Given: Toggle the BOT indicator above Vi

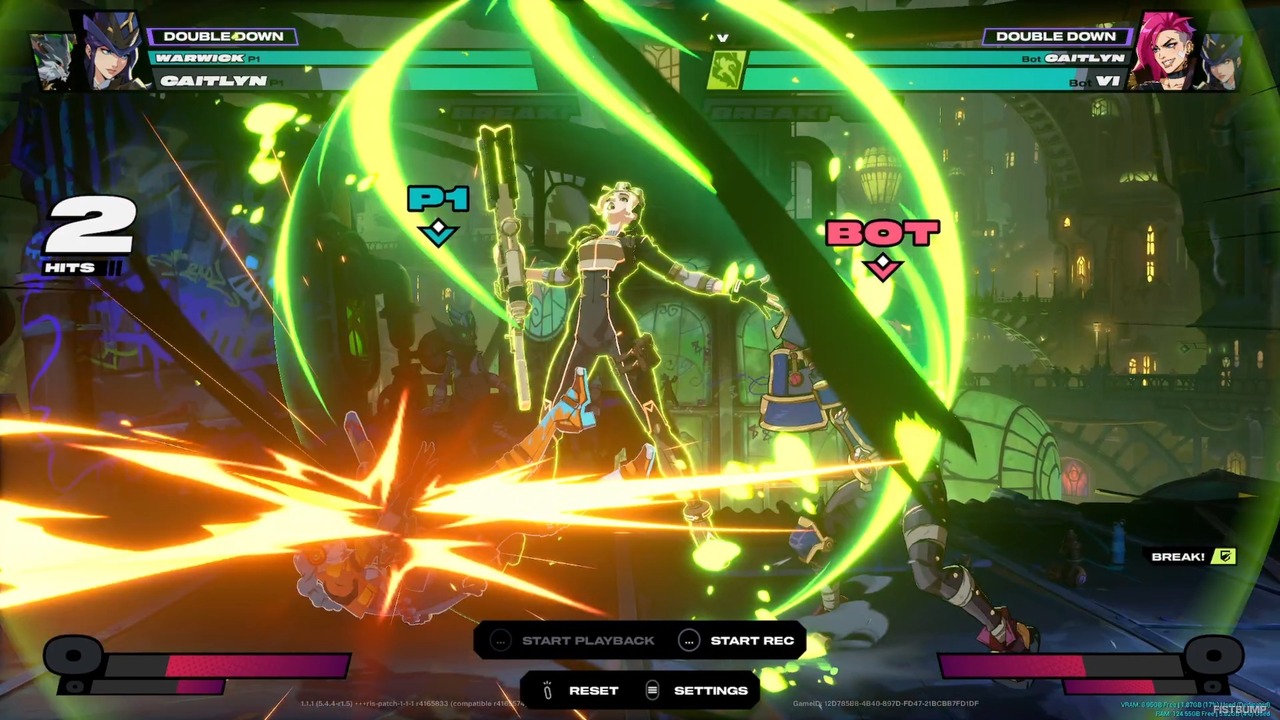Looking at the screenshot, I should (881, 233).
